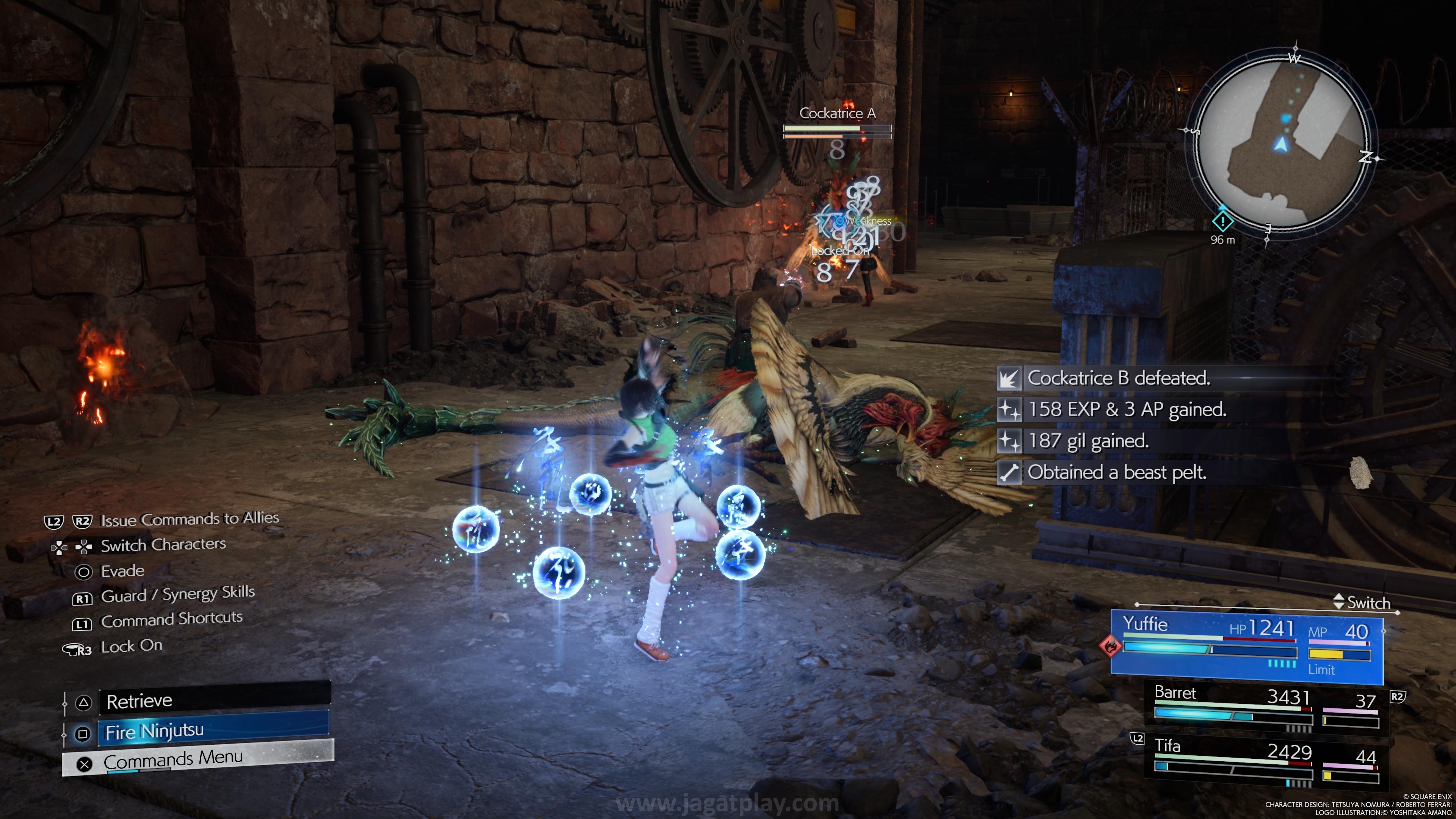Click the fire element icon beside Yuffie

[1110, 645]
